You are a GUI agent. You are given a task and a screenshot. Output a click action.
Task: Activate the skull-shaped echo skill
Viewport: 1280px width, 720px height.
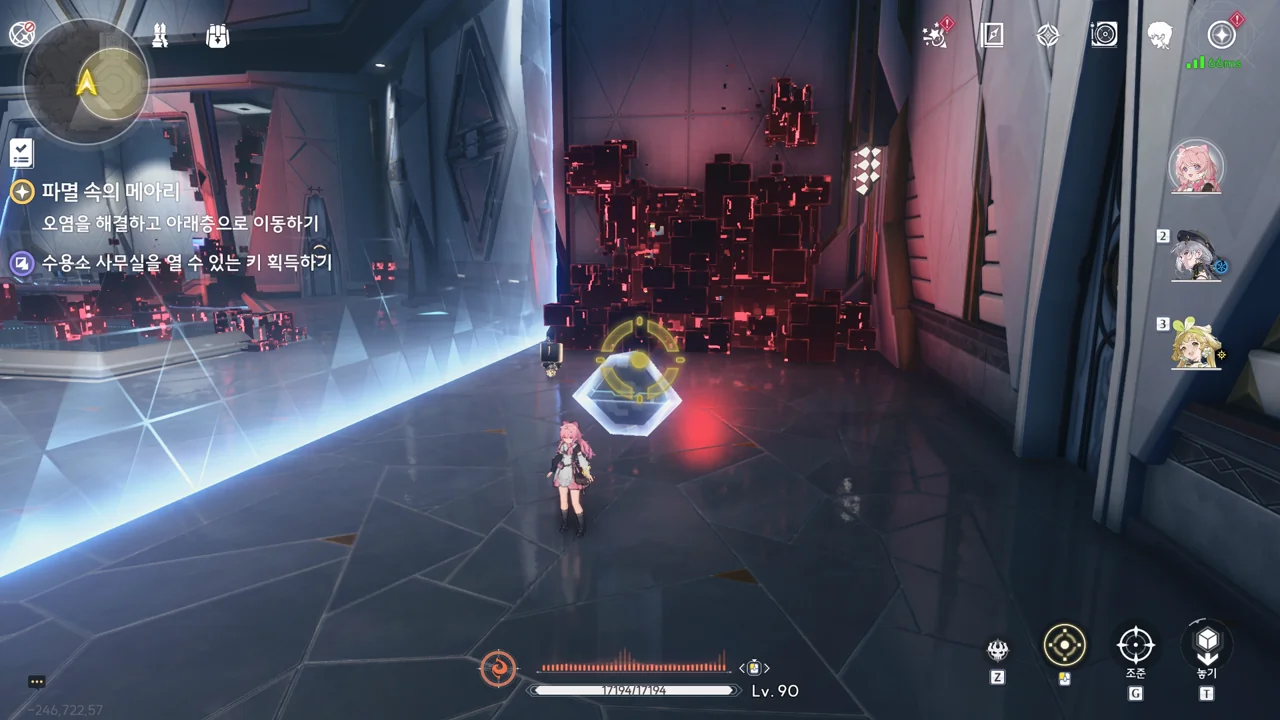998,652
